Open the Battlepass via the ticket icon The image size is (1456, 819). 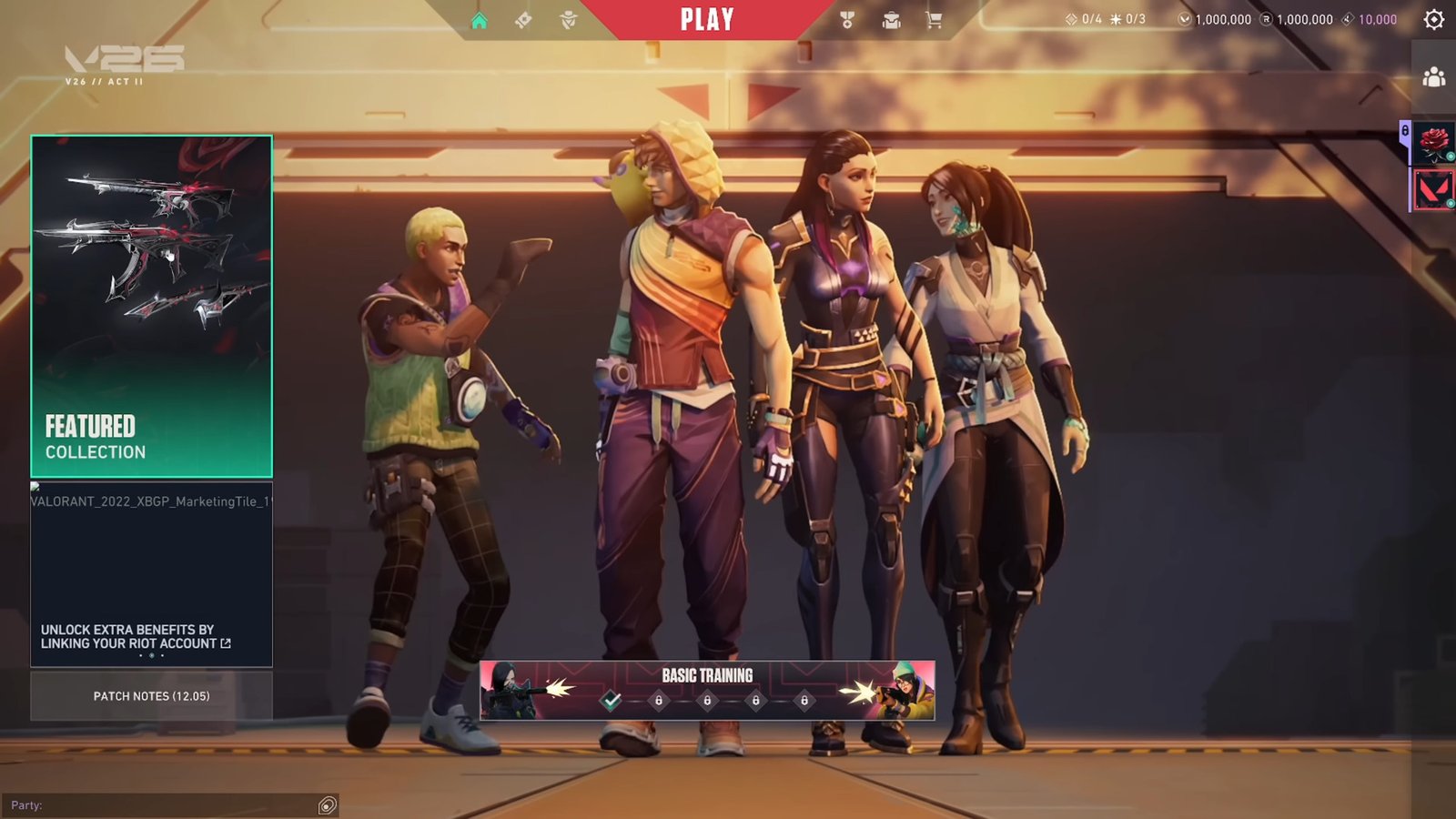coord(521,18)
